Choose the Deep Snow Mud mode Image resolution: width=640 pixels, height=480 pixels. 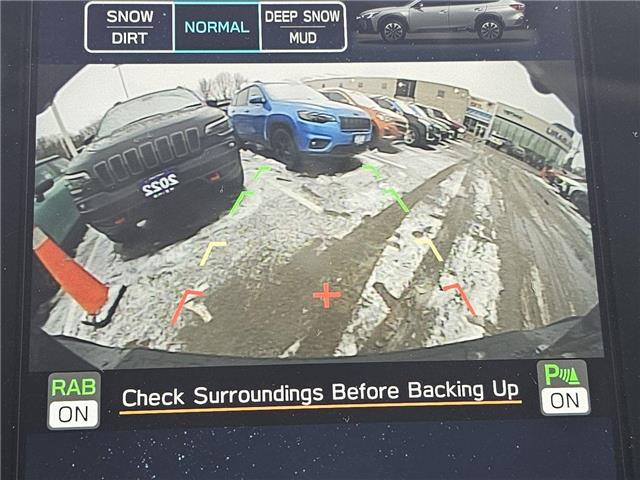(x=302, y=27)
